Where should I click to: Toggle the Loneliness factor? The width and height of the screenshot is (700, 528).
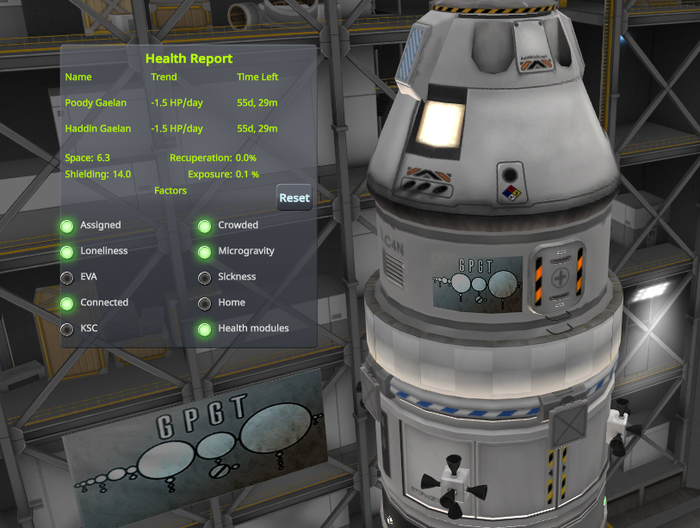coord(67,252)
